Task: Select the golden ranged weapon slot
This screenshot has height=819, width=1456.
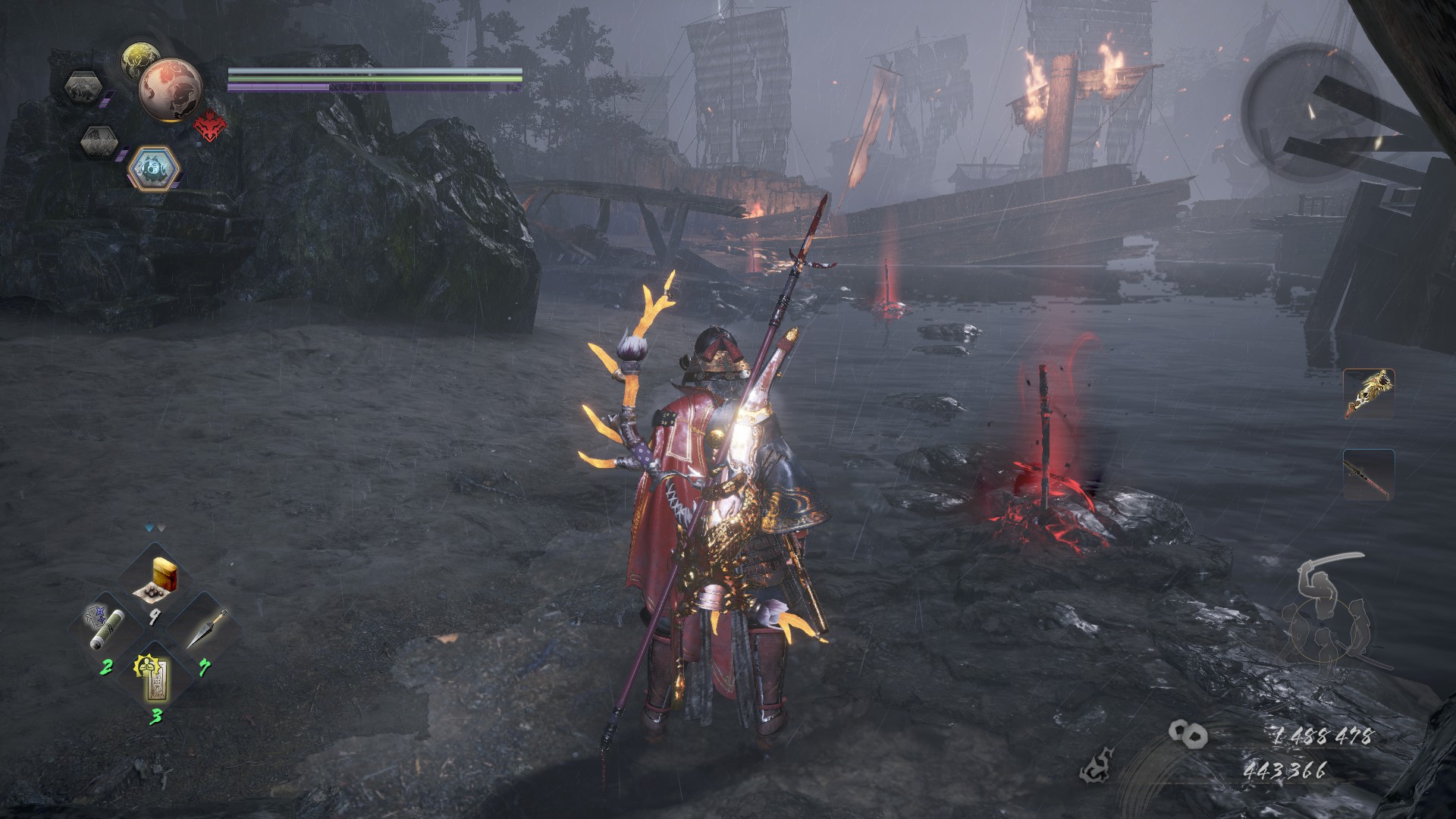Action: coord(1368,394)
